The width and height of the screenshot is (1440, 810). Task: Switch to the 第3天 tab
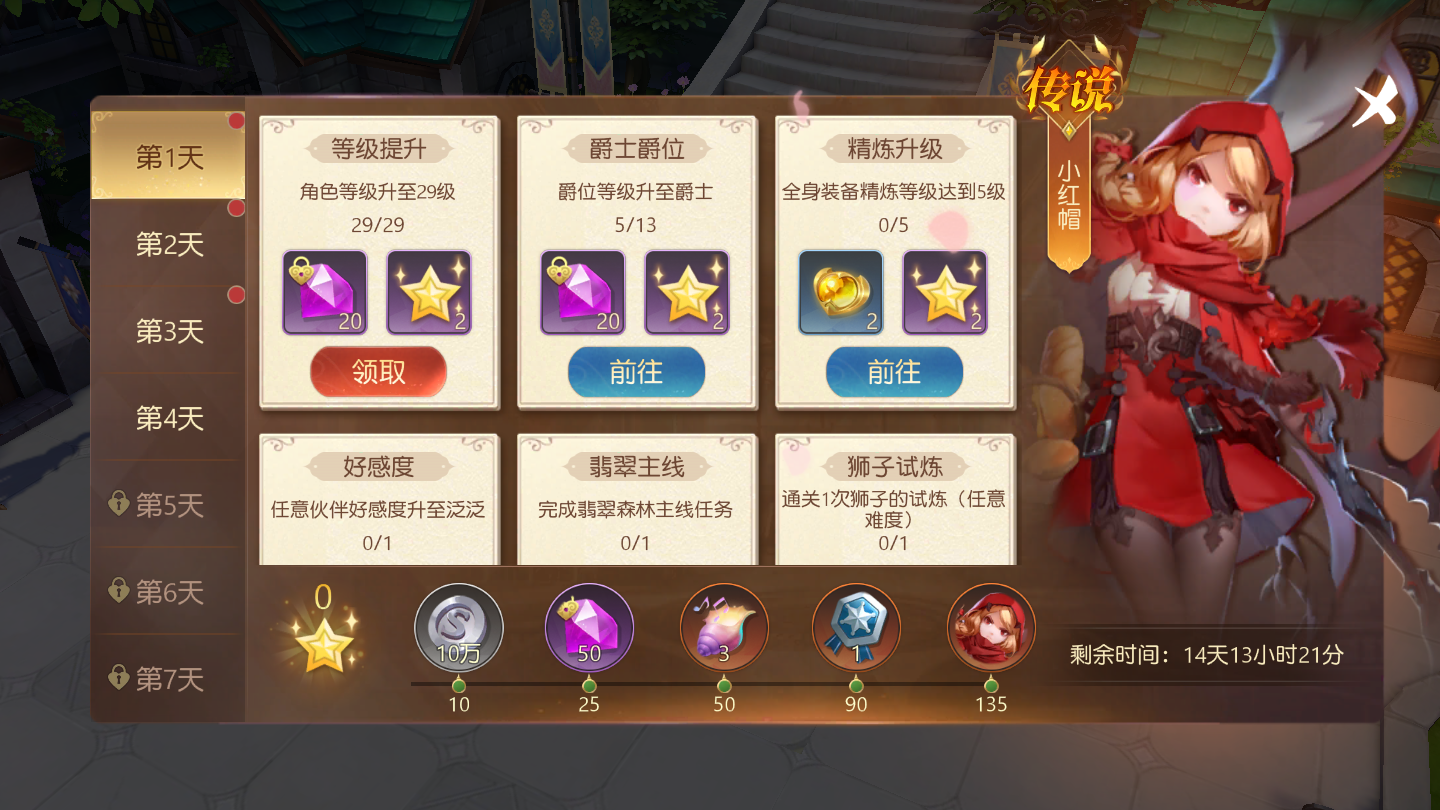[x=168, y=331]
